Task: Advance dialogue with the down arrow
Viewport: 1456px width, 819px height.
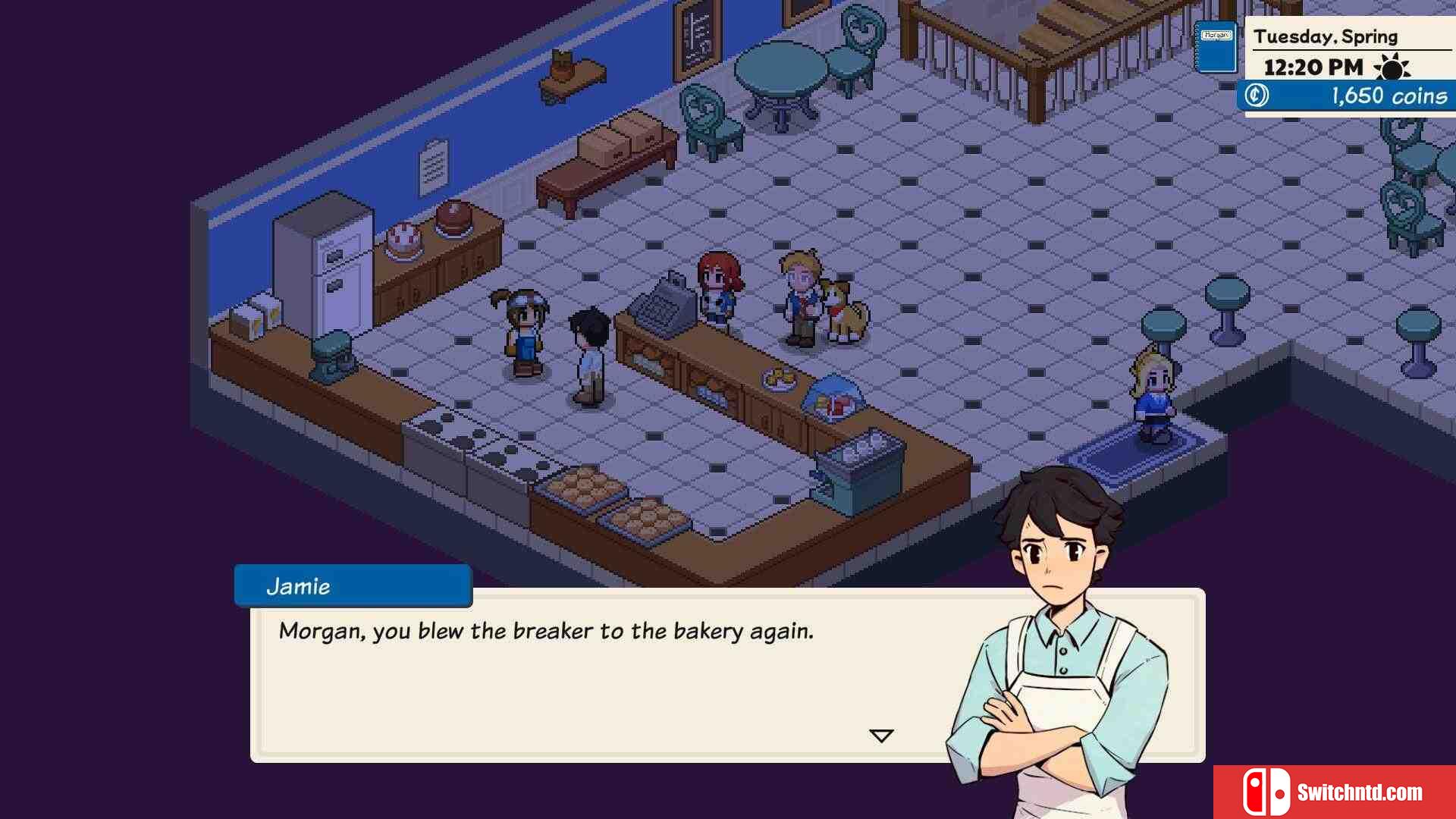Action: point(881,736)
